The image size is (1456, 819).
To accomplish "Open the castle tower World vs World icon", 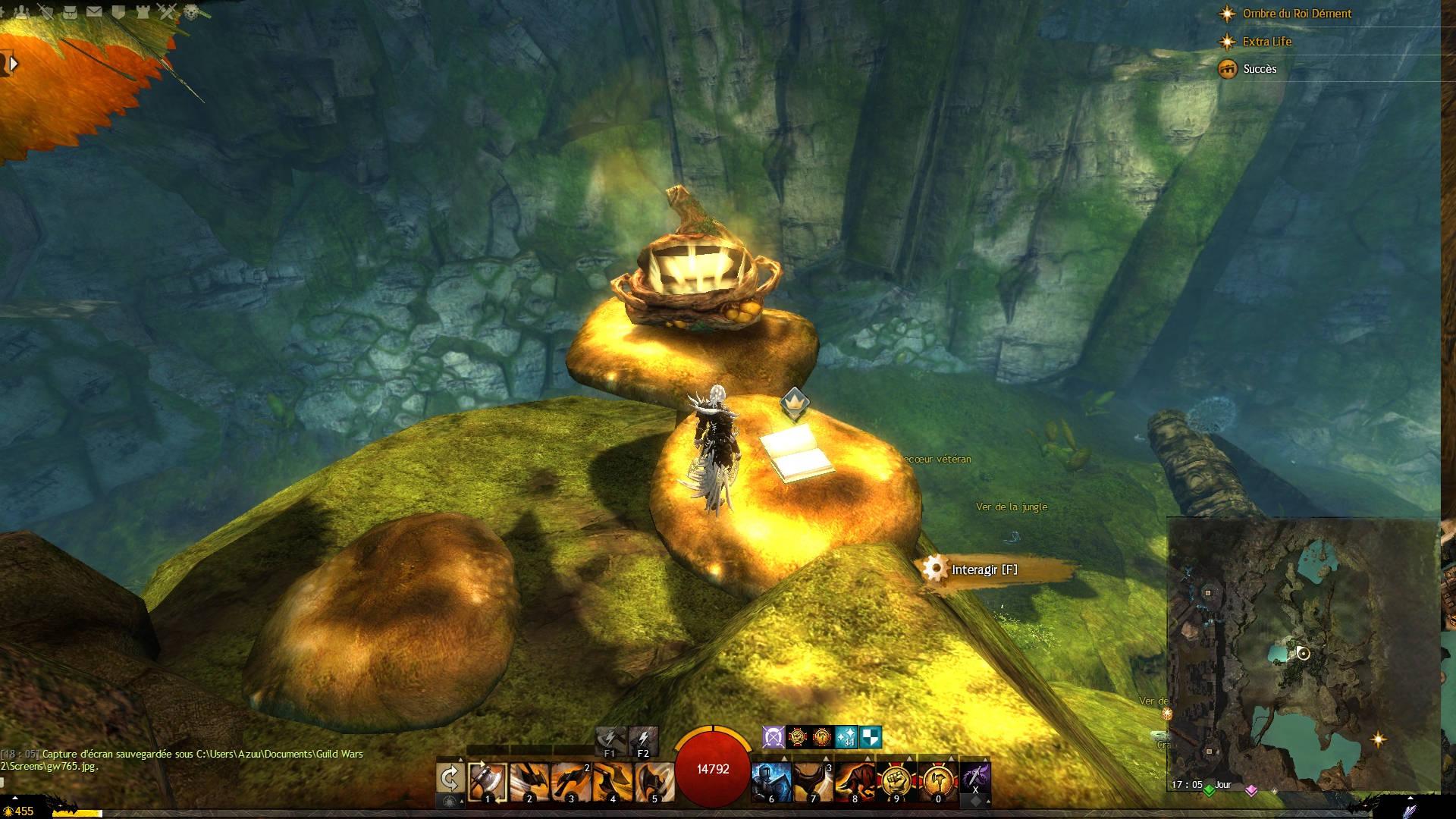I will (x=143, y=11).
